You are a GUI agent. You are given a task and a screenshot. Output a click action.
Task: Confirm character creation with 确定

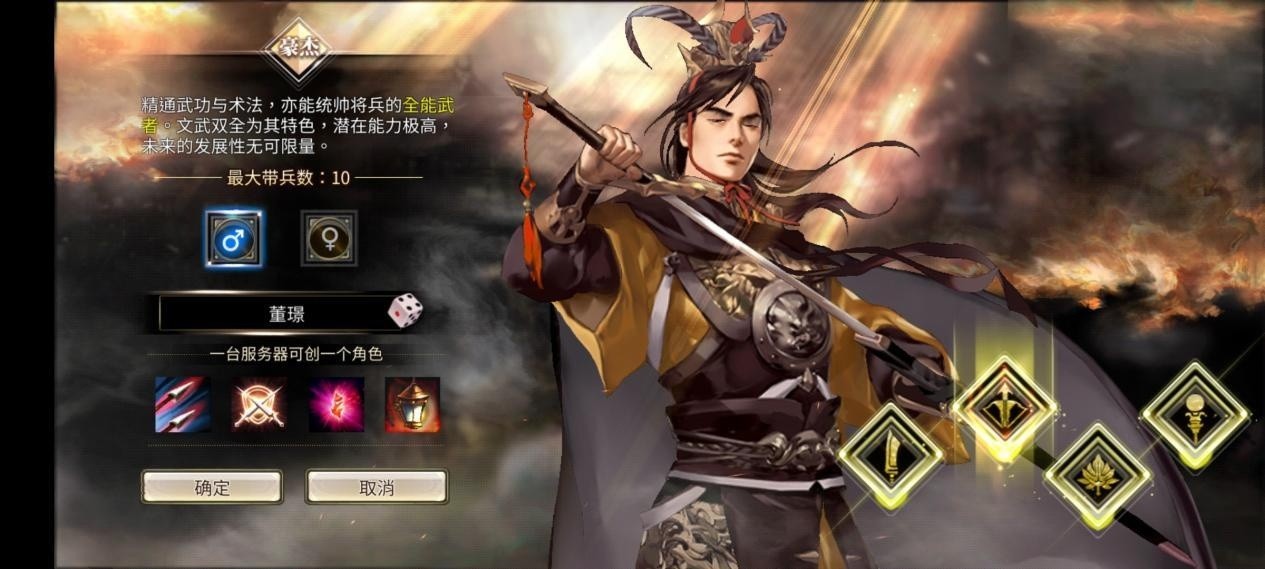[212, 487]
